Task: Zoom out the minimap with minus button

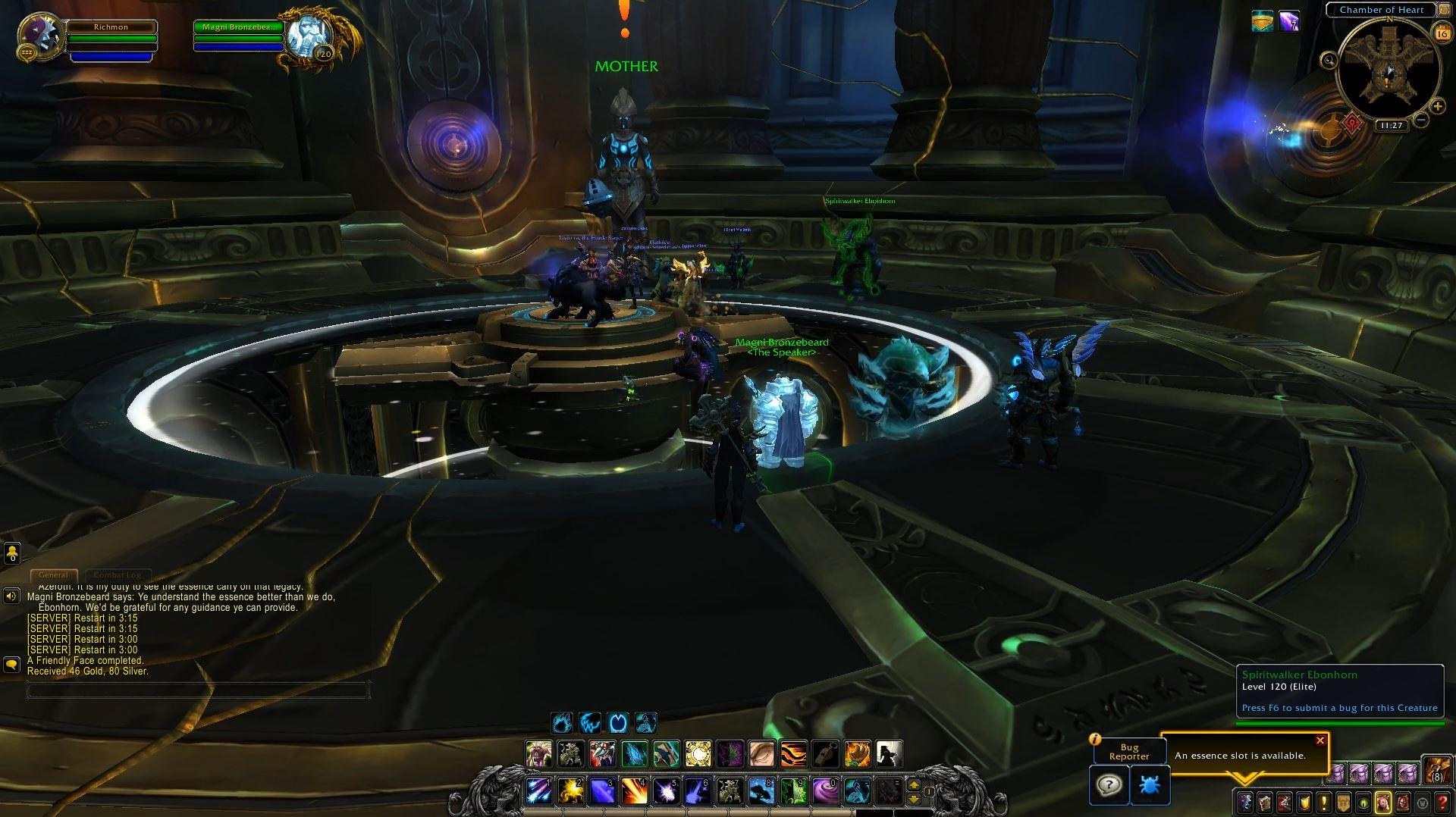Action: pos(1421,120)
